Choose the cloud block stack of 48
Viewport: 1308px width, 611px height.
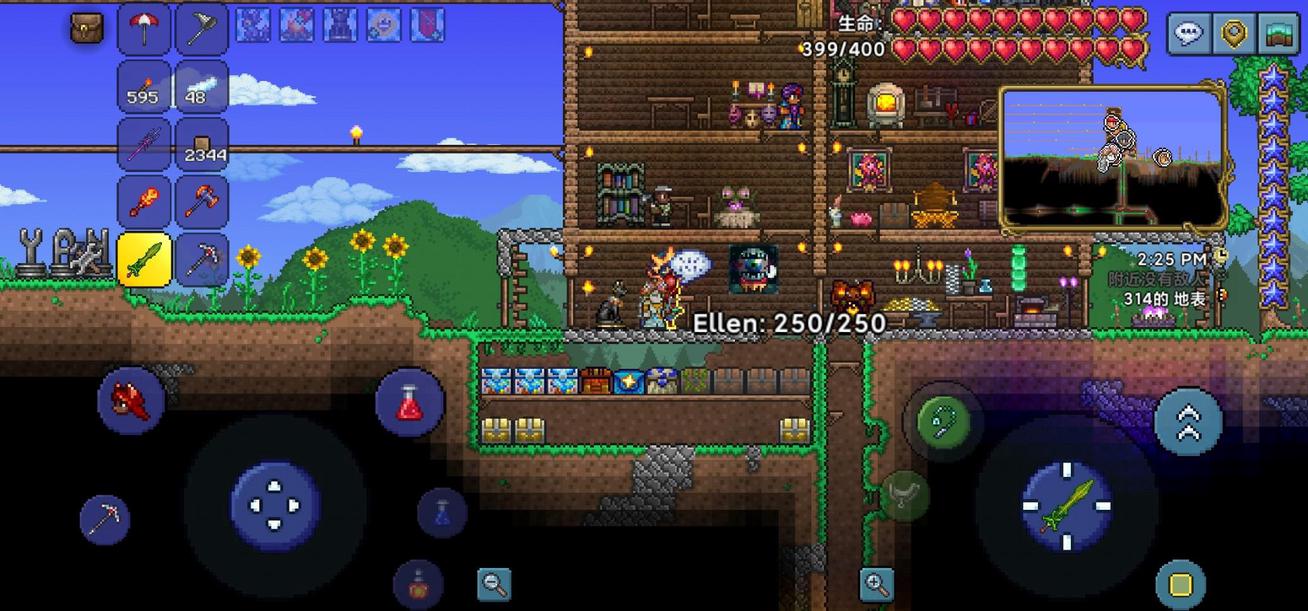point(202,86)
